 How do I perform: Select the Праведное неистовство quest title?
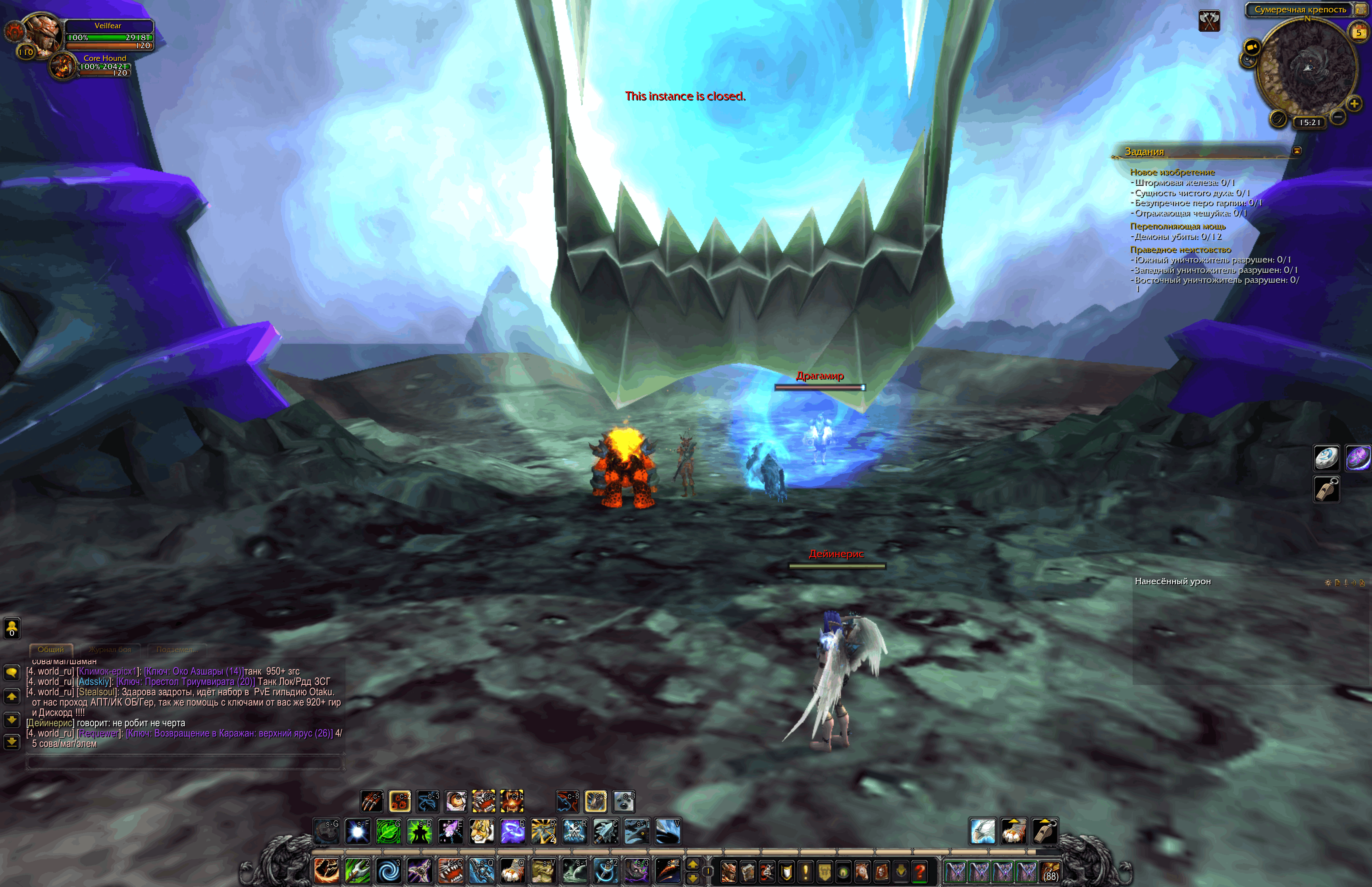1180,249
